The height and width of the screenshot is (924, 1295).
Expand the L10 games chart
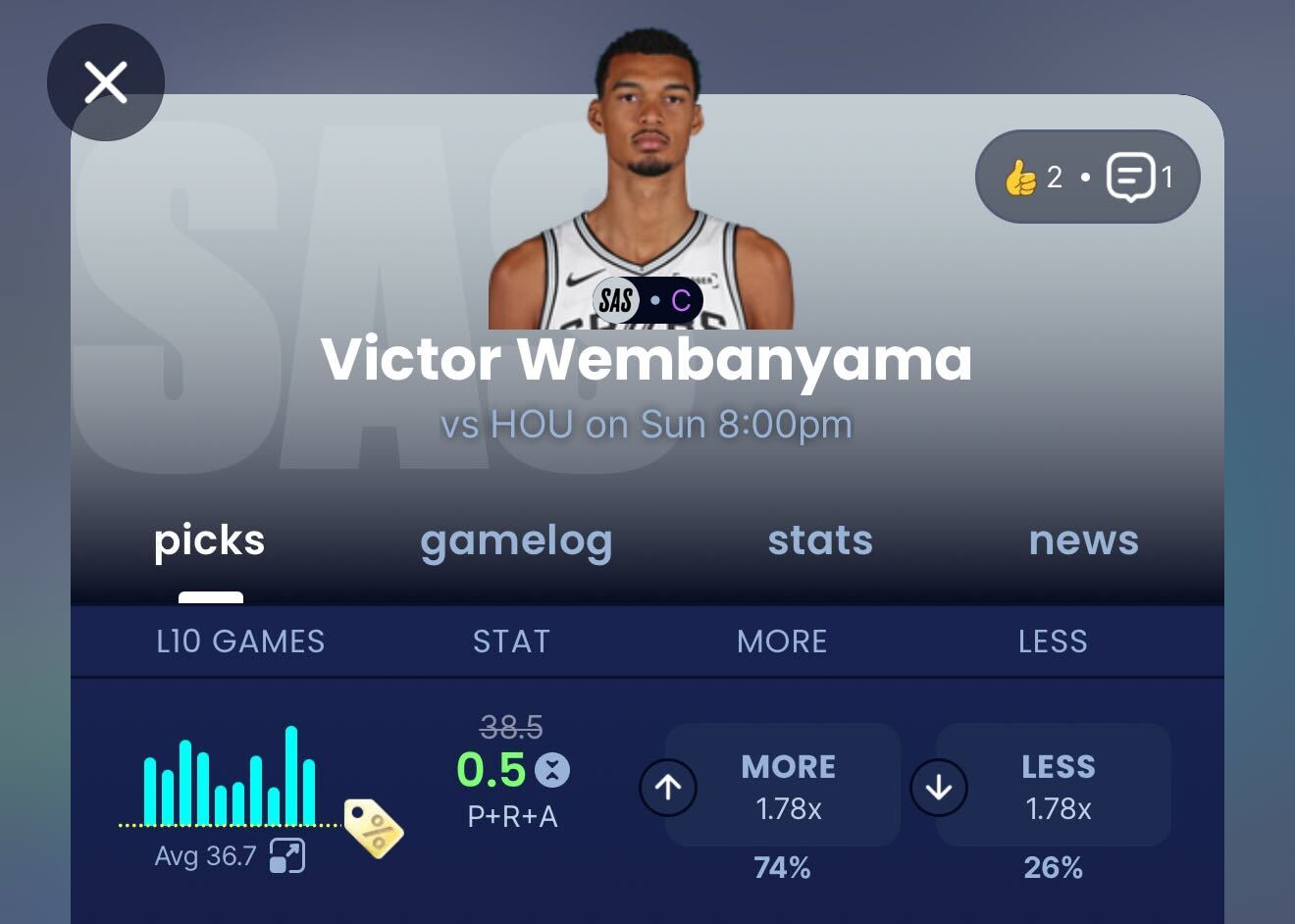(287, 856)
